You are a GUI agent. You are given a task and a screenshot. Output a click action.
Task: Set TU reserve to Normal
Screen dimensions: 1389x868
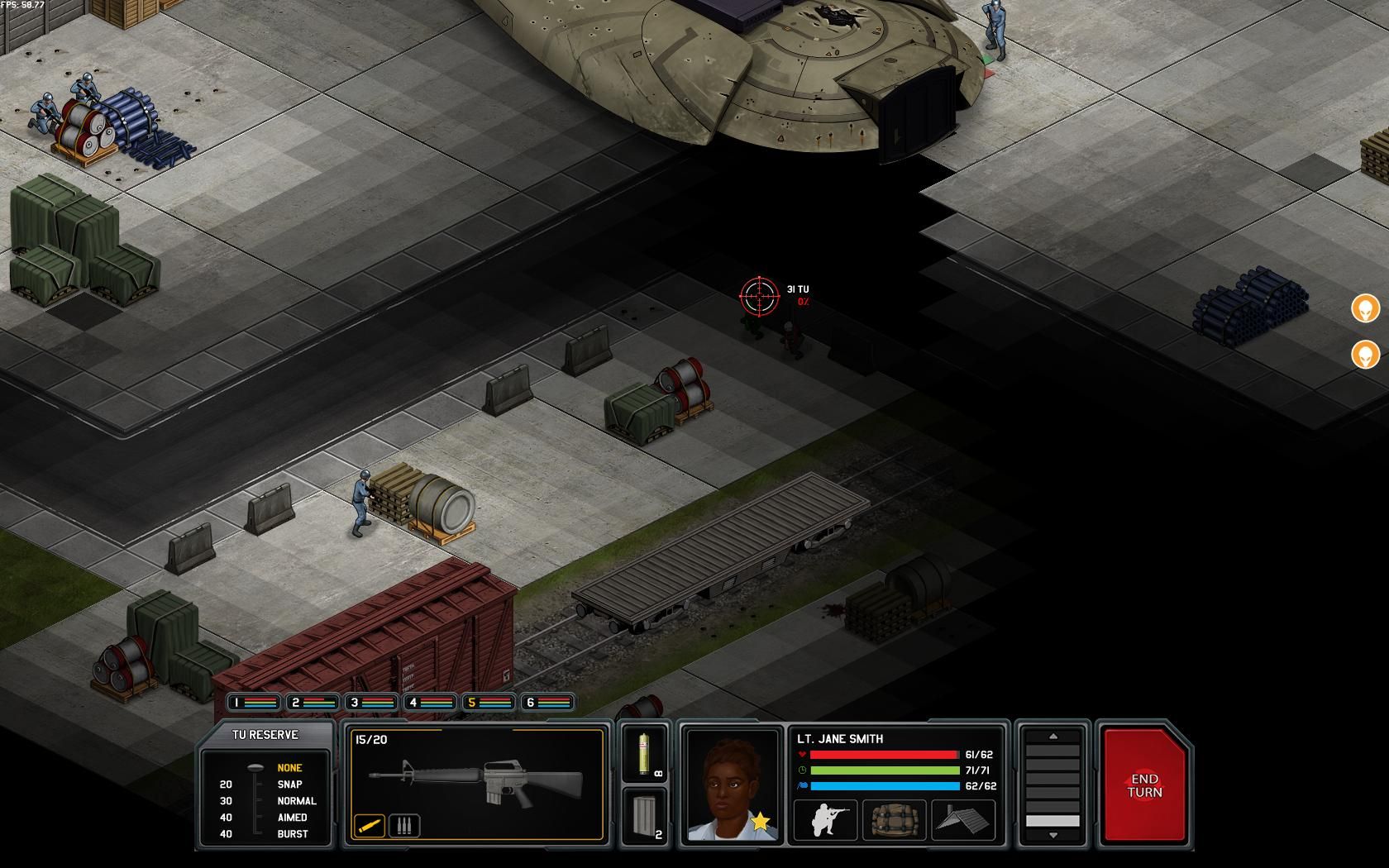coord(296,801)
